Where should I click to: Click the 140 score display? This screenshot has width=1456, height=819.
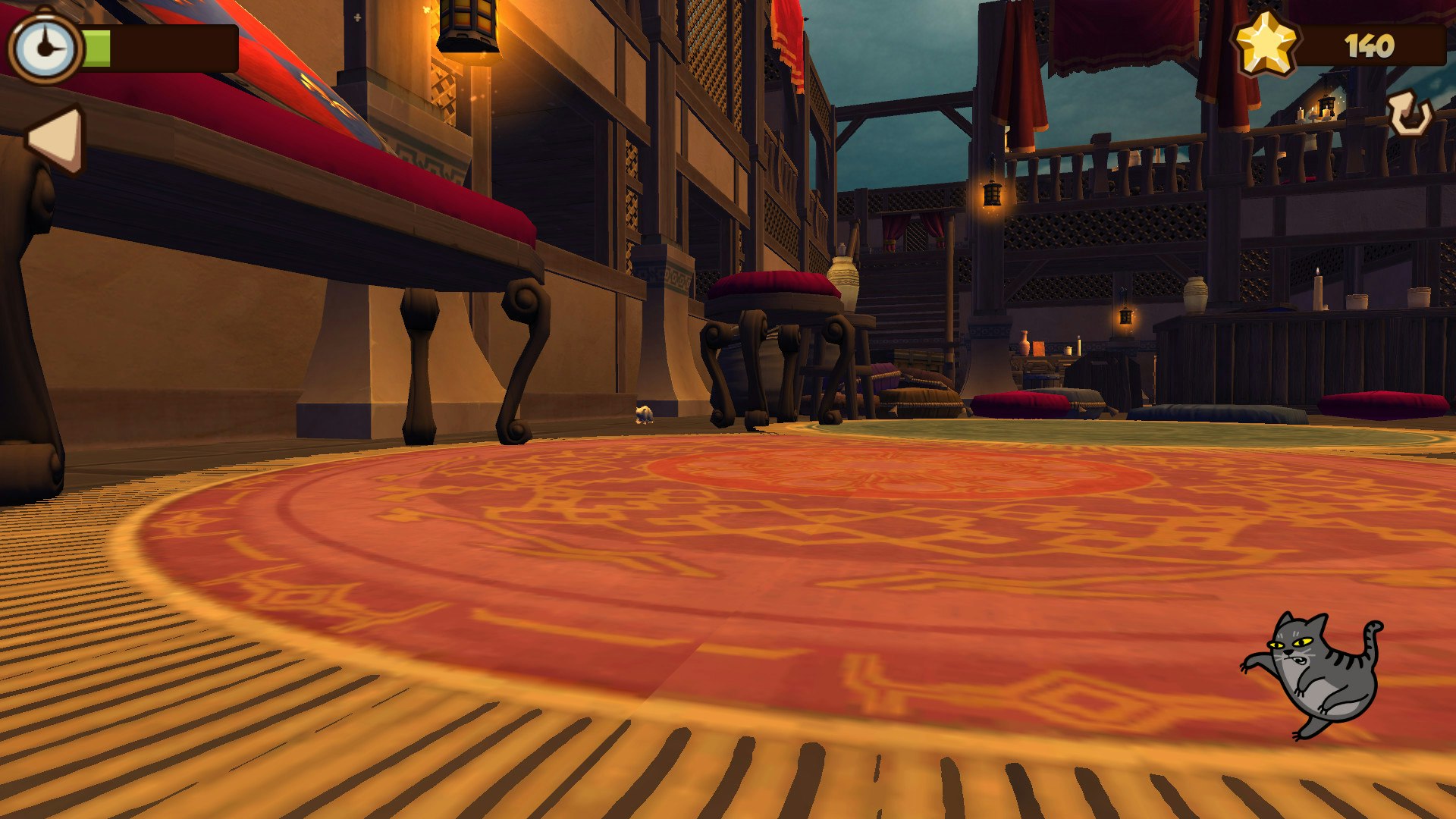1370,47
